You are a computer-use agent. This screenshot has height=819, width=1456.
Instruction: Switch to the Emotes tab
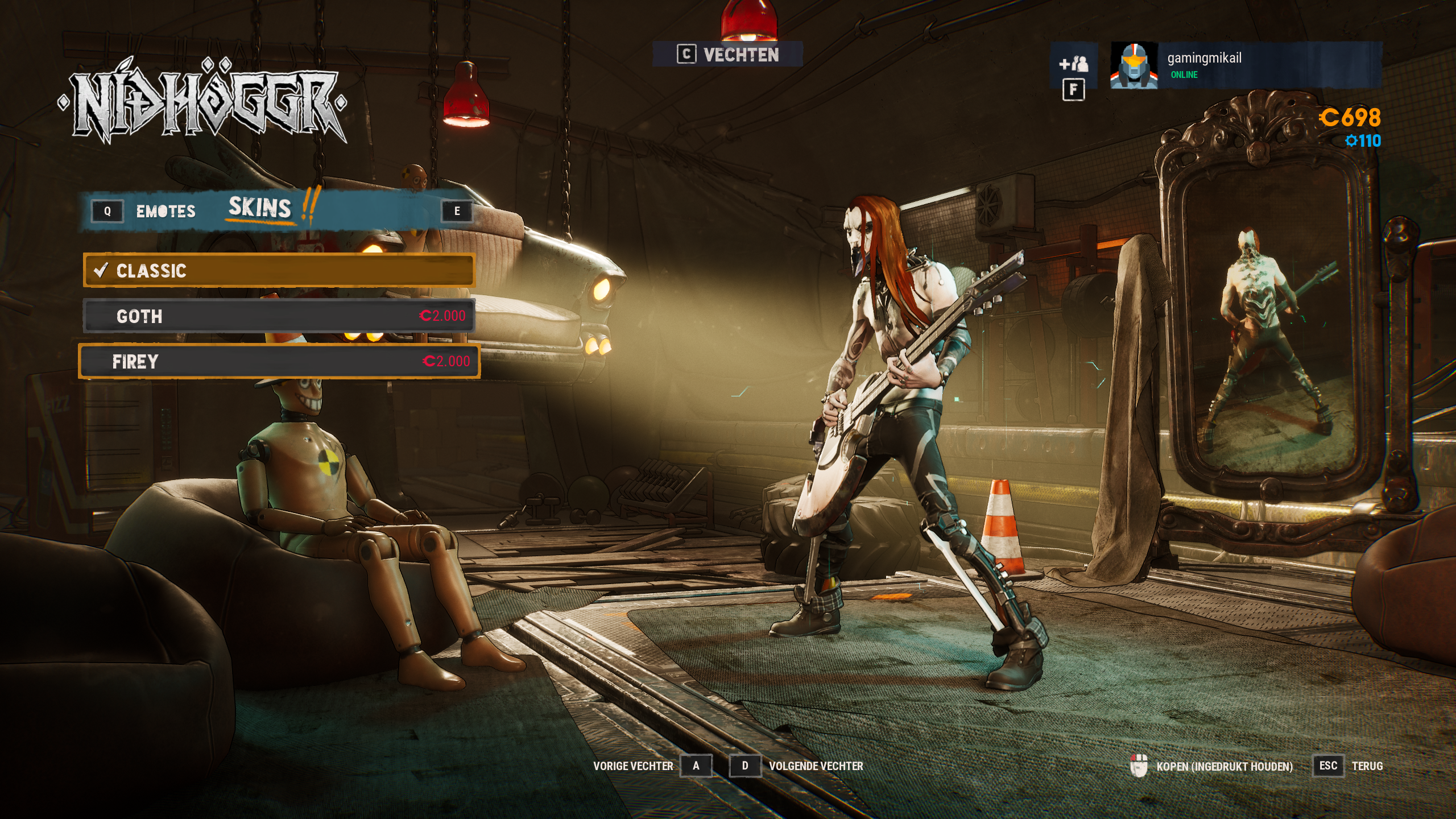click(166, 212)
